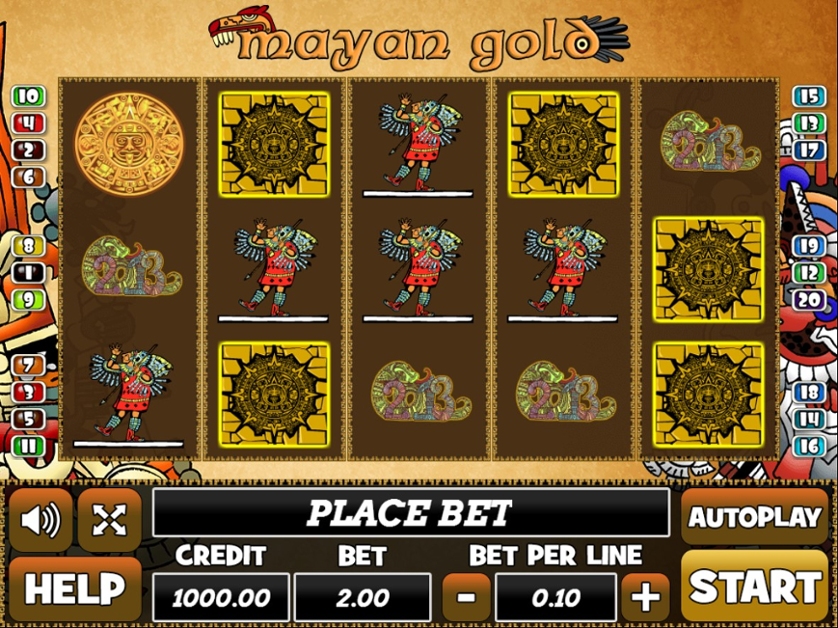The width and height of the screenshot is (838, 628).
Task: Choose payline number 15 marker
Action: [x=808, y=97]
